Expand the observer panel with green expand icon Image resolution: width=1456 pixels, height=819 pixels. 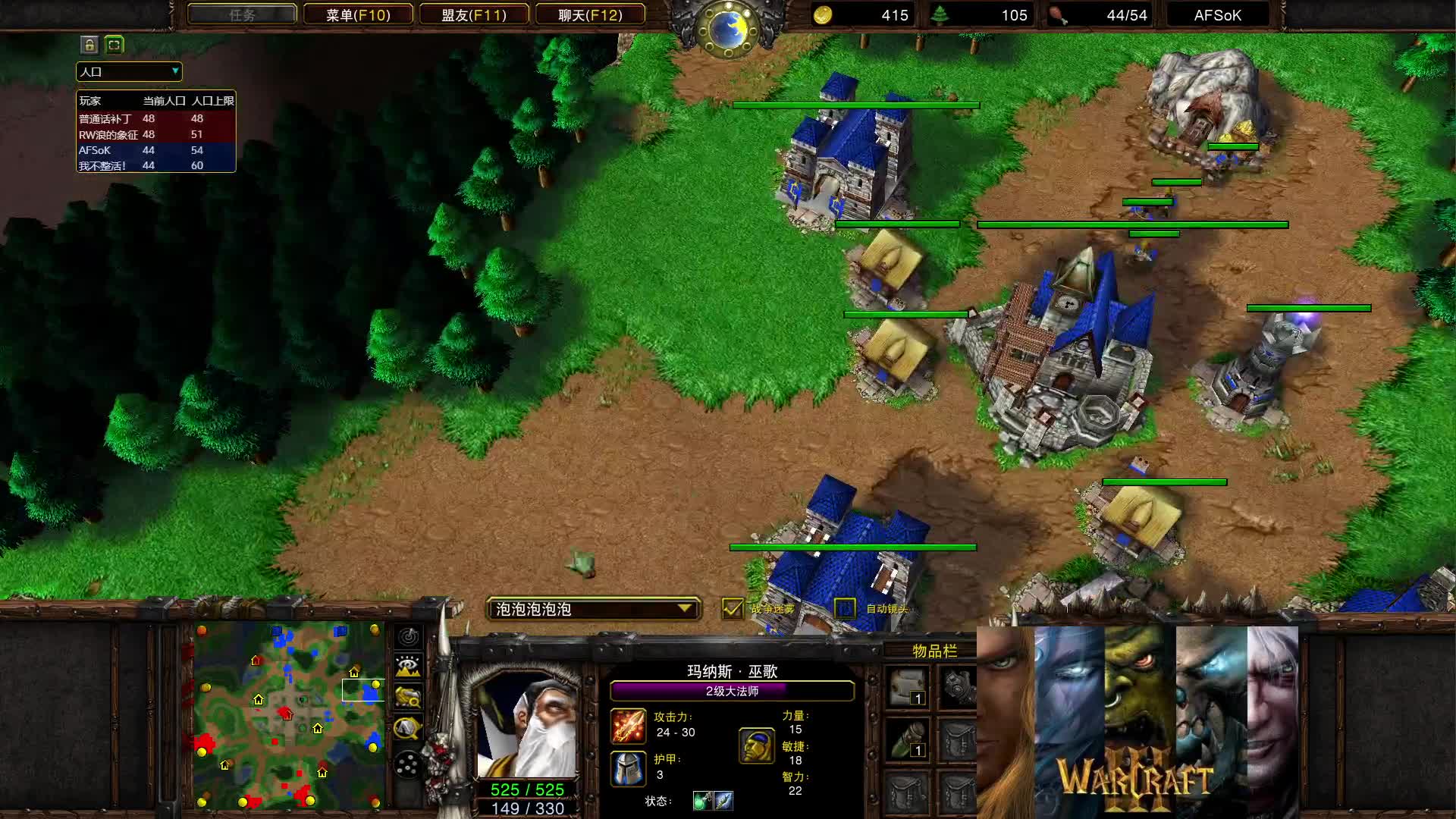tap(114, 45)
